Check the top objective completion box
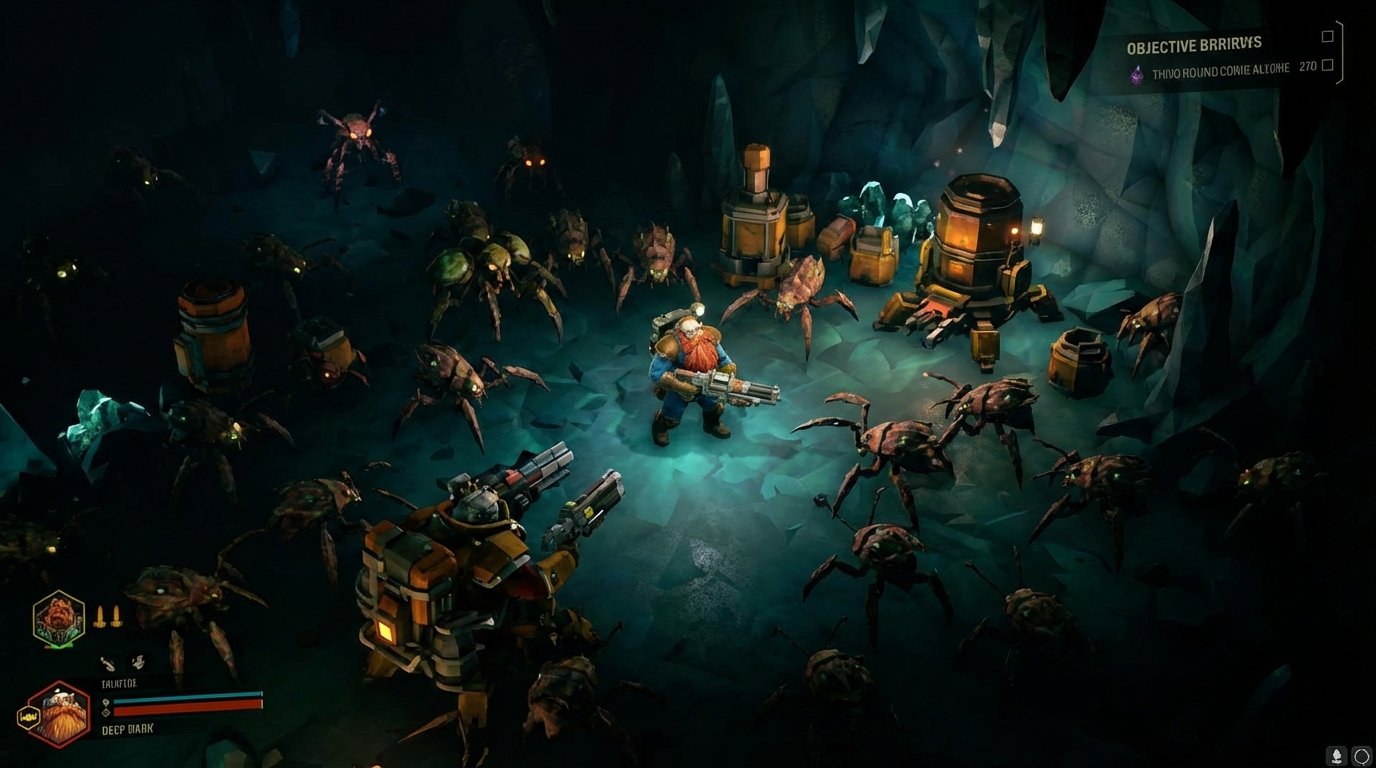The height and width of the screenshot is (768, 1376). (x=1327, y=36)
